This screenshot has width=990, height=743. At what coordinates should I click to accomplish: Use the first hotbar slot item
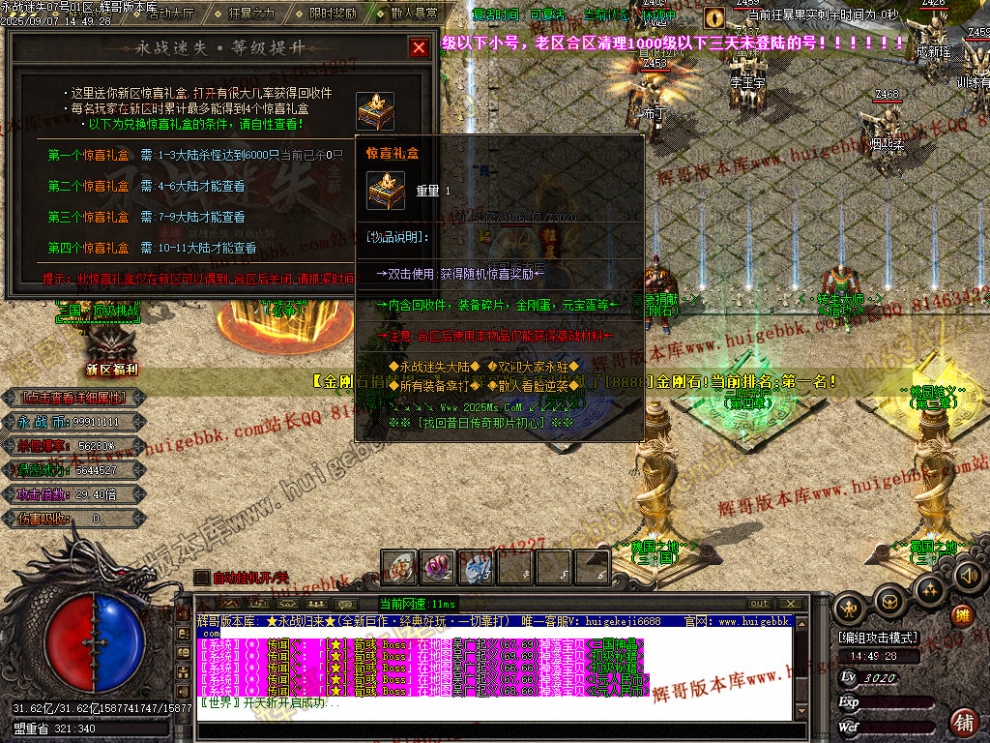pos(399,567)
